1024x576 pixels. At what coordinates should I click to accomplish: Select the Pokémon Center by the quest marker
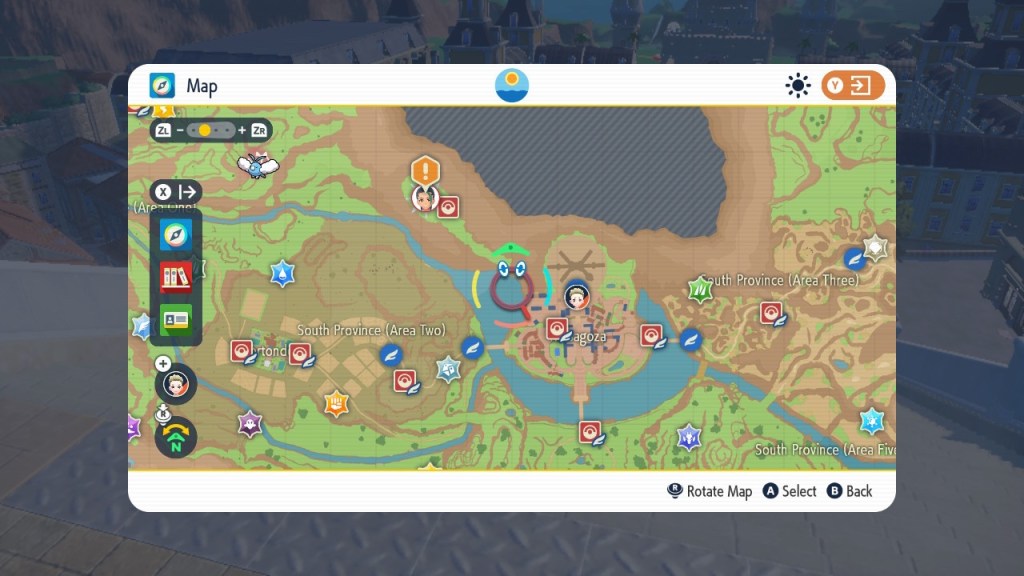point(448,206)
